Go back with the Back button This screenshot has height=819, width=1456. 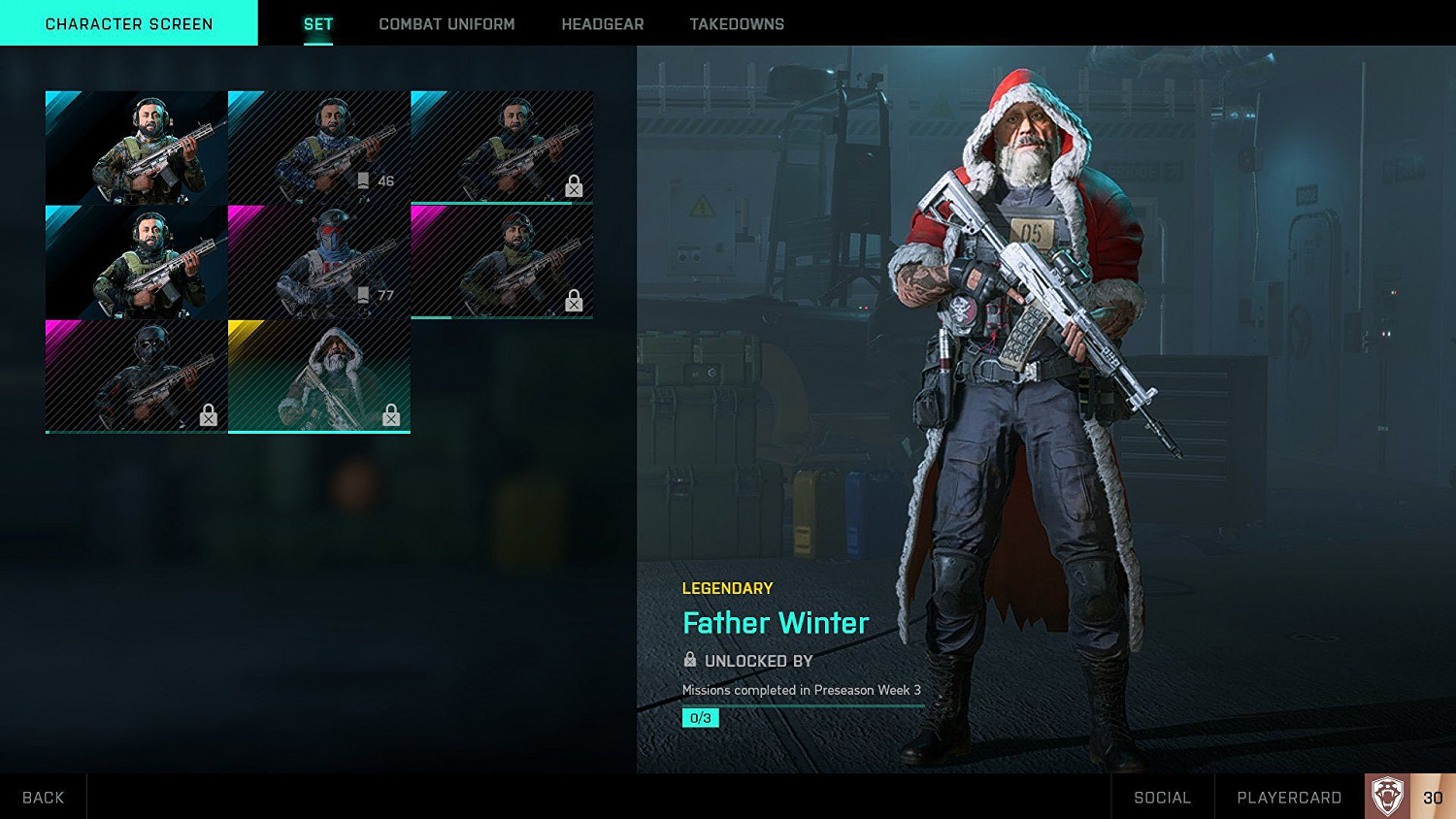(x=43, y=797)
